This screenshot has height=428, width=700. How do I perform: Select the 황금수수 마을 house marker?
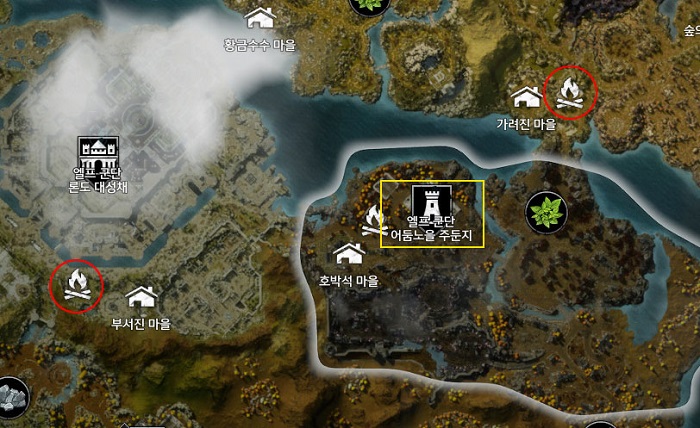click(261, 18)
